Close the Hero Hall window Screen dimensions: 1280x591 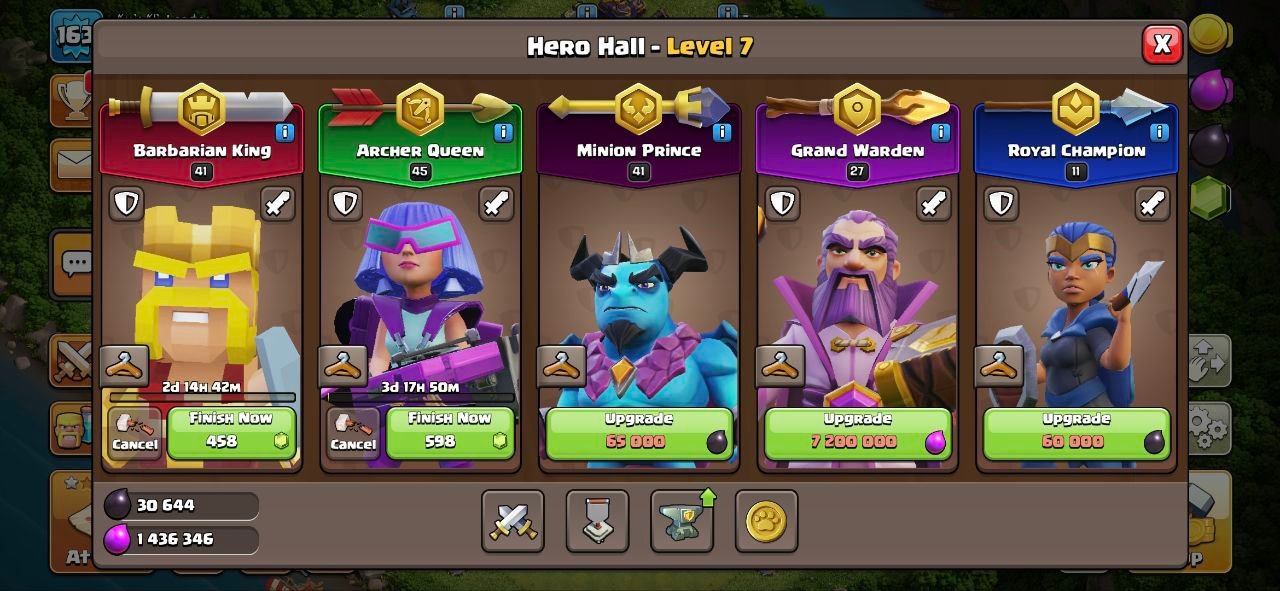pos(1162,44)
